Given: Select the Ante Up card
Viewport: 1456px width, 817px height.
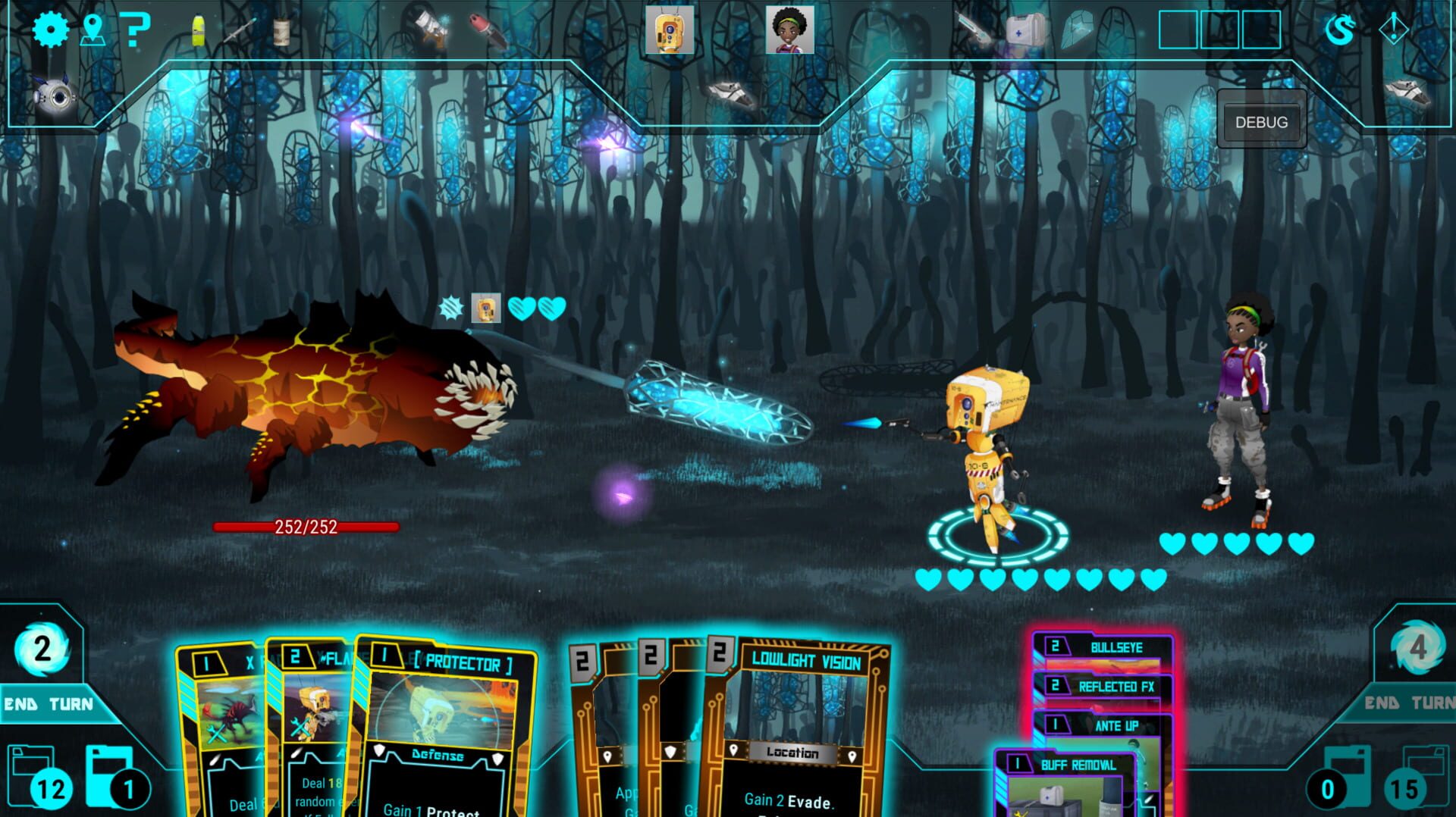Looking at the screenshot, I should (1115, 726).
